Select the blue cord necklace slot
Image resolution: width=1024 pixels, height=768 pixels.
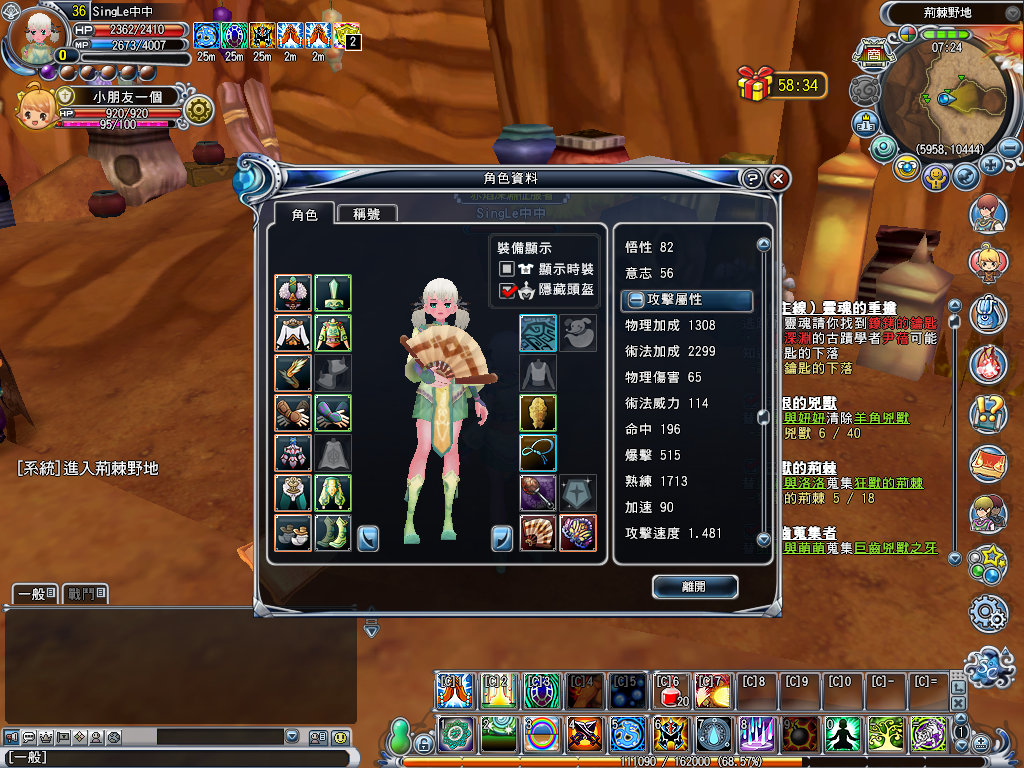tap(538, 452)
